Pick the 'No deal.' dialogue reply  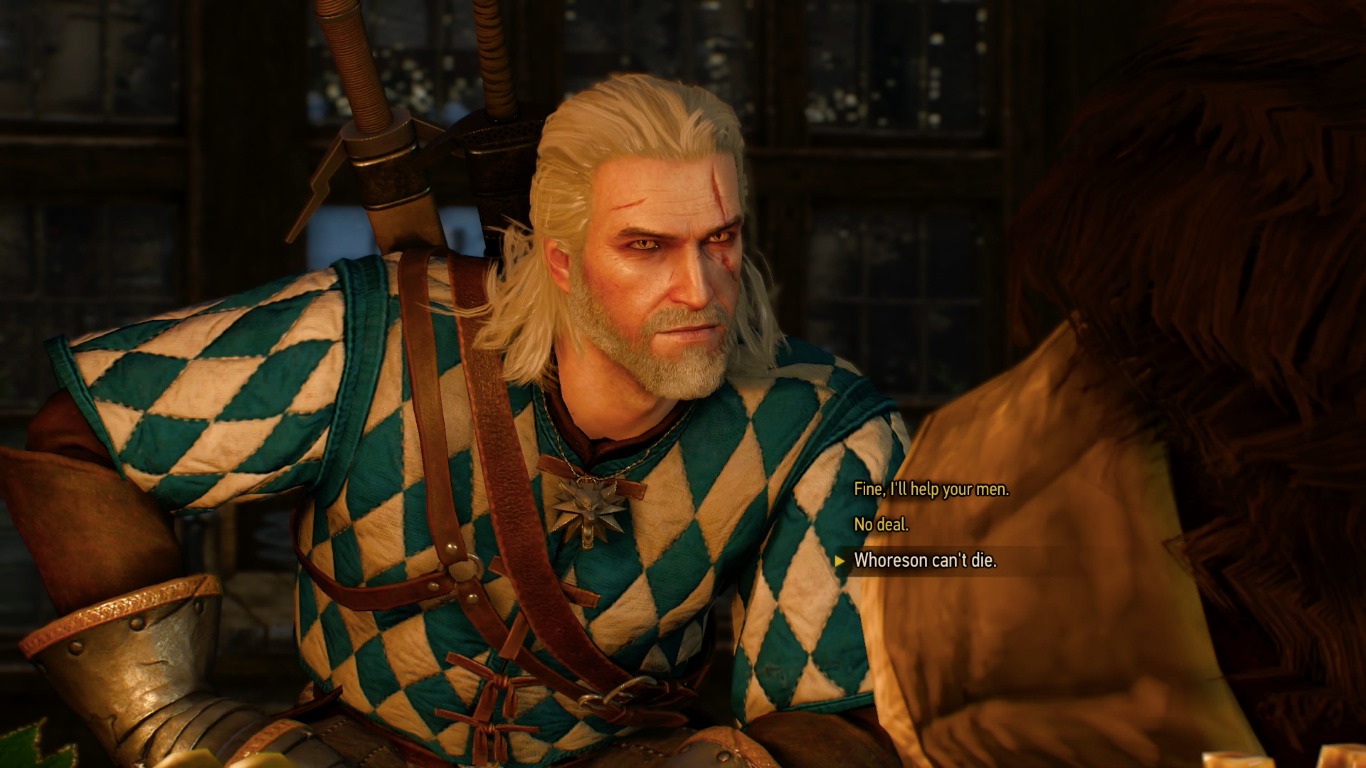[x=880, y=526]
